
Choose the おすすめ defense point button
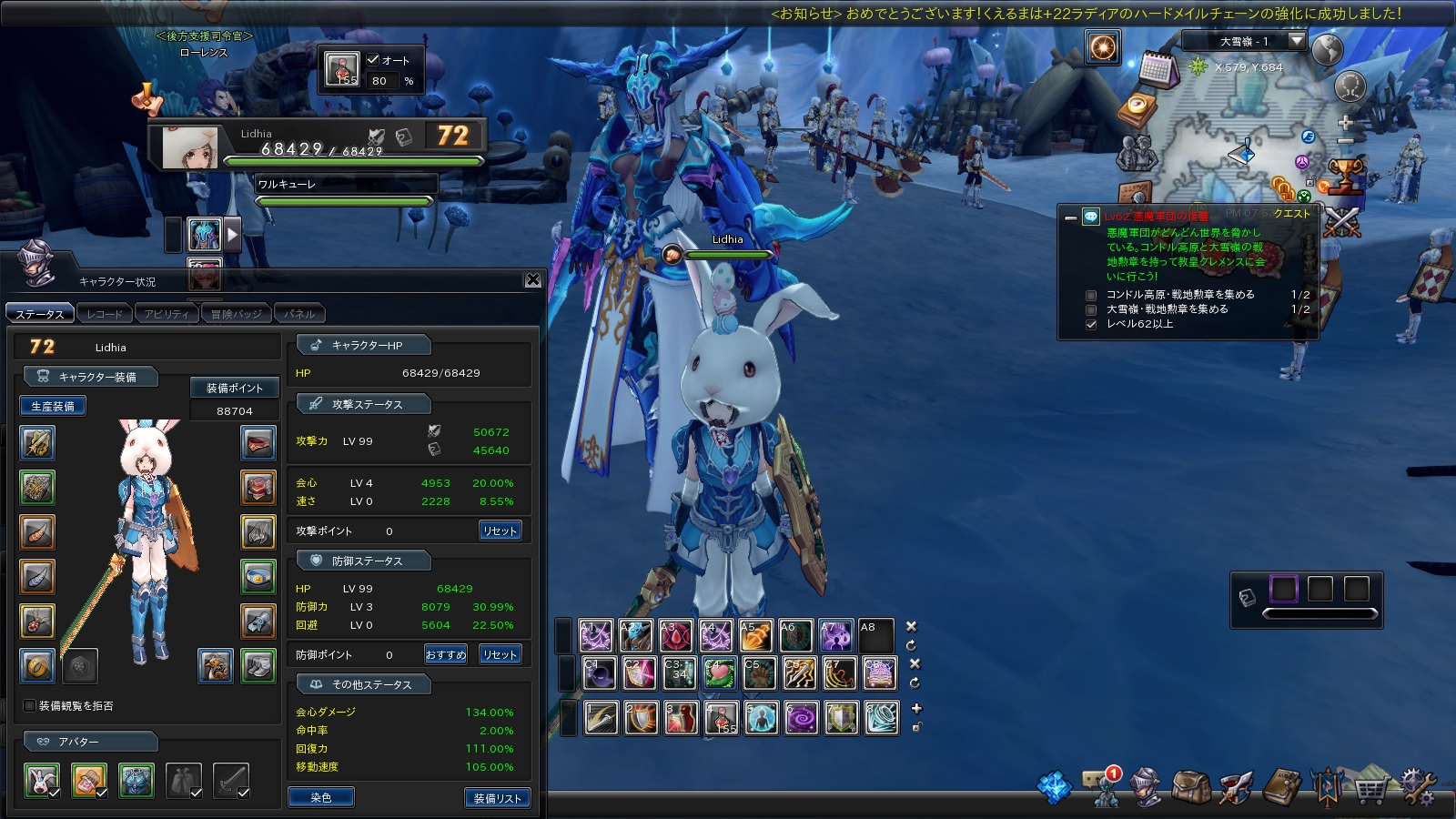(446, 654)
